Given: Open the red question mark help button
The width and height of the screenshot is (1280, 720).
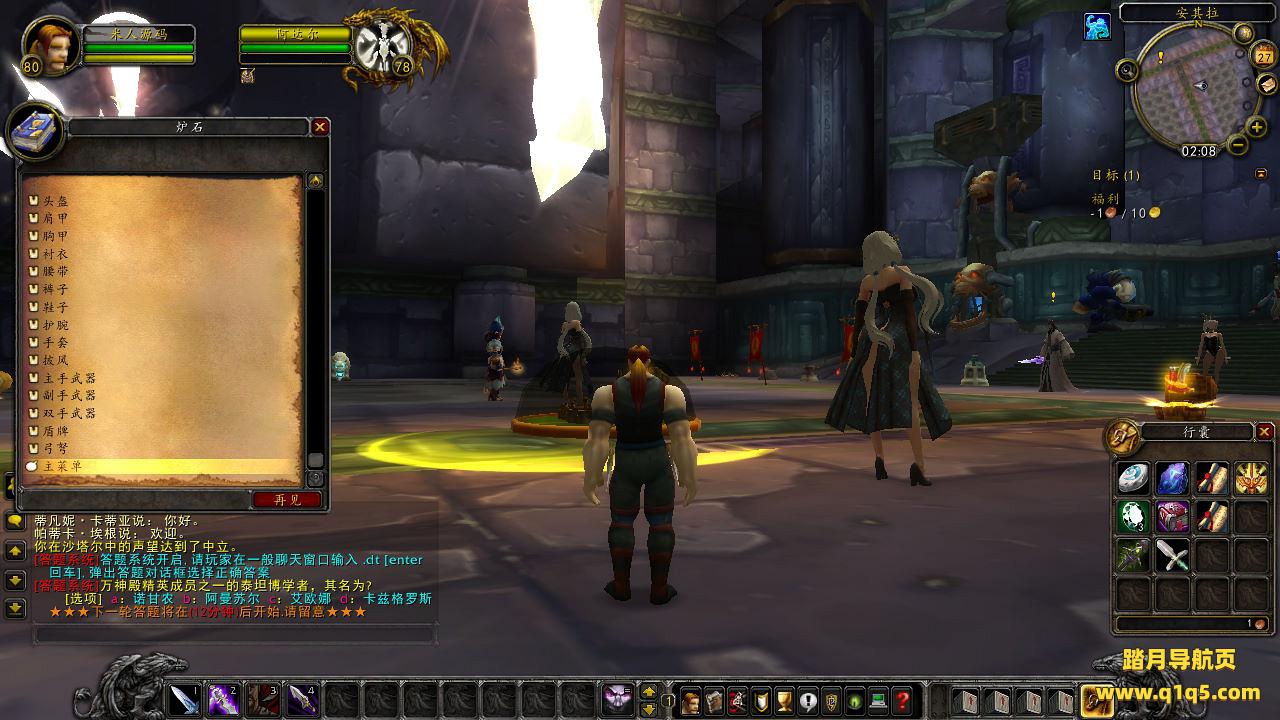Looking at the screenshot, I should (x=902, y=700).
